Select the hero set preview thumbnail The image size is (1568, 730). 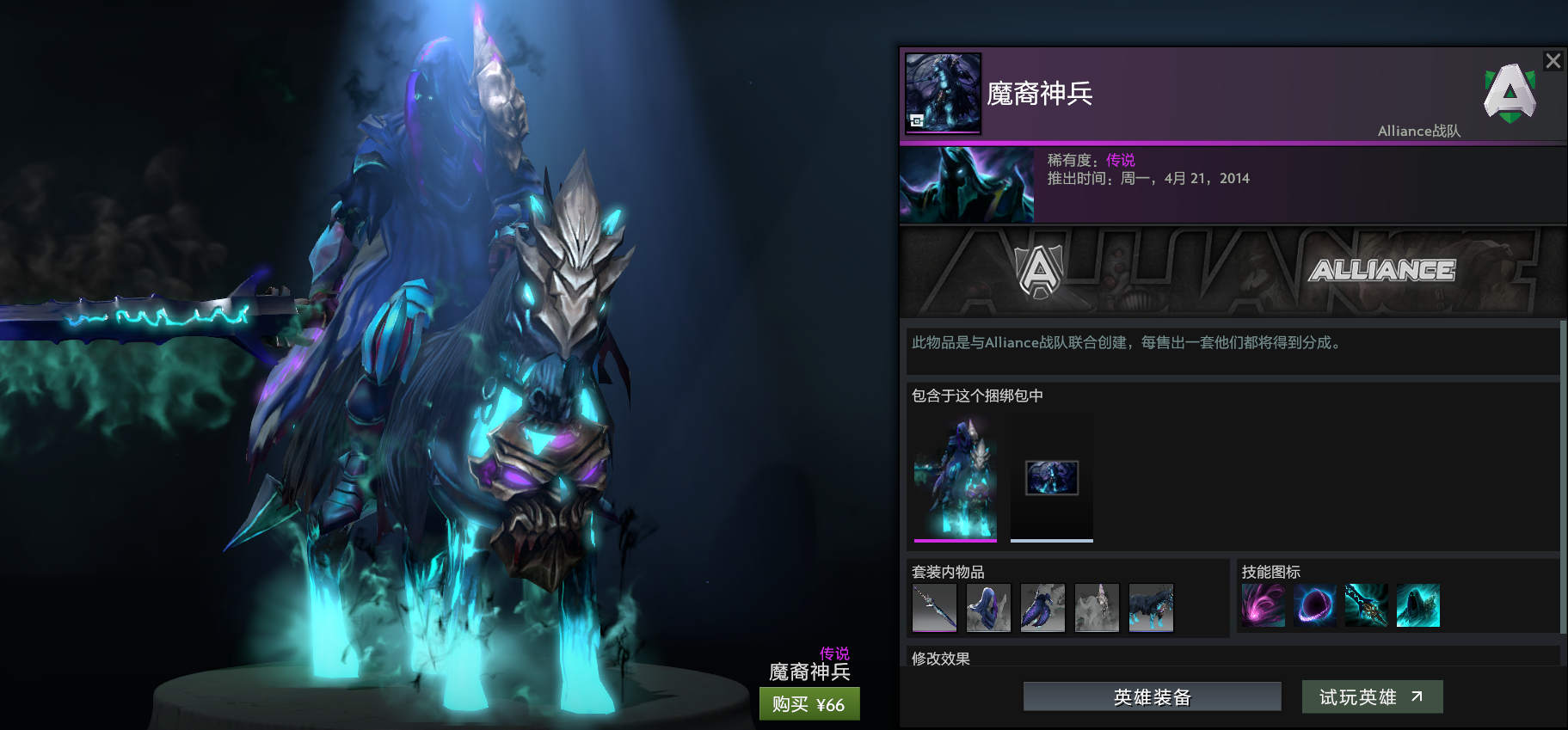pyautogui.click(x=955, y=477)
